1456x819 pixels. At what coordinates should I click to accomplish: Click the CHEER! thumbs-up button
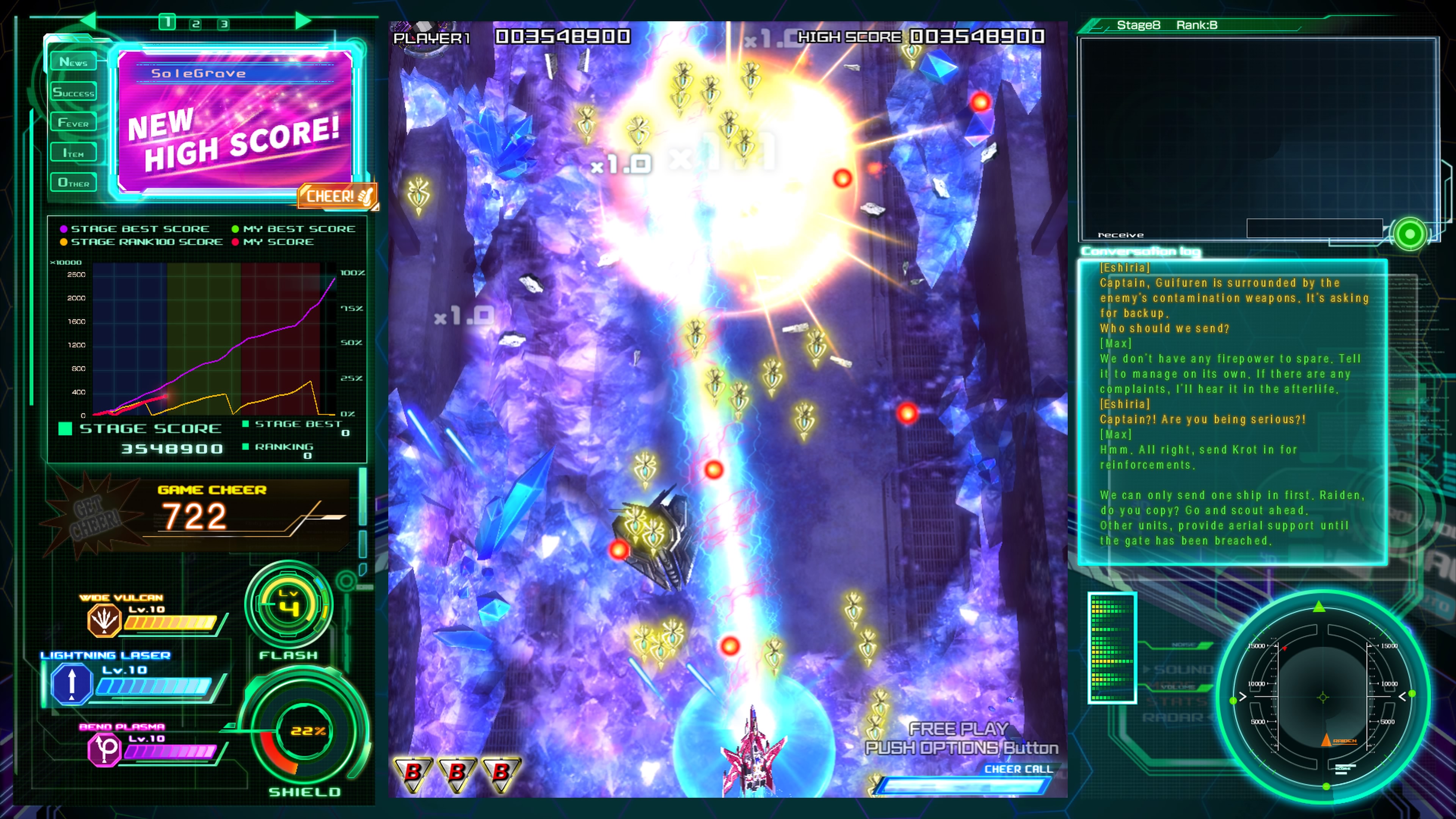point(338,196)
